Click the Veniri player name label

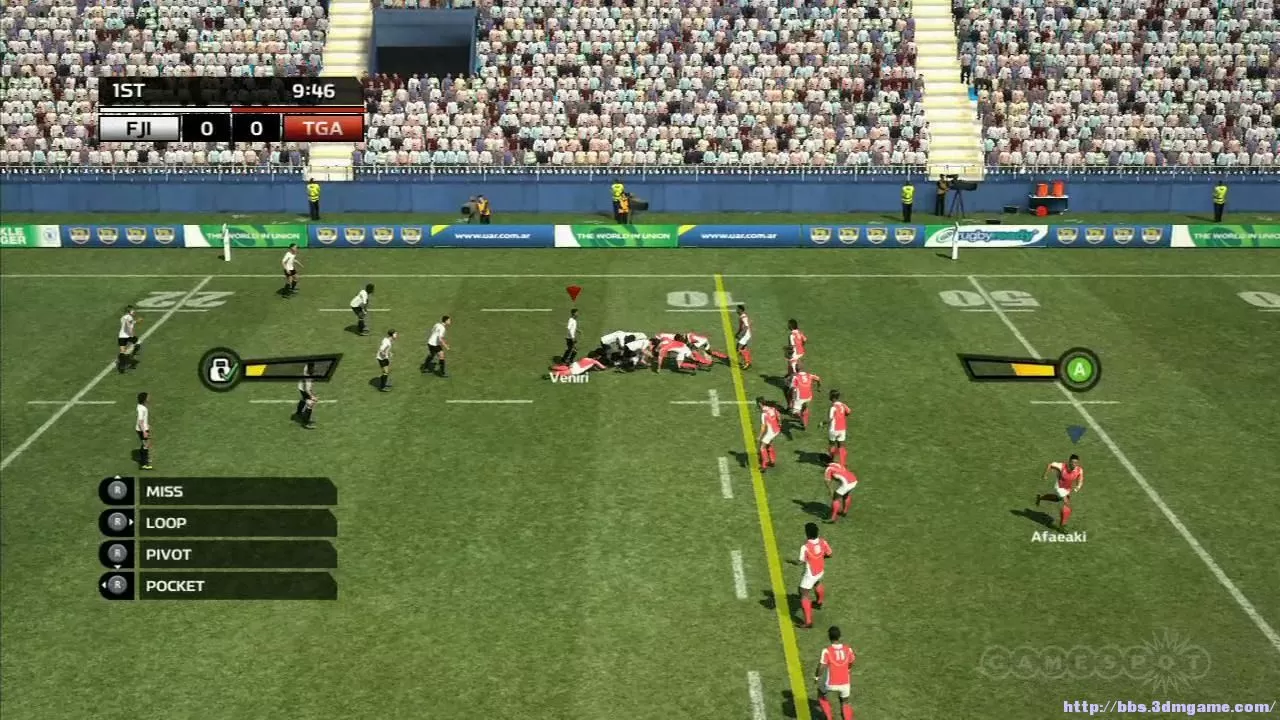click(570, 378)
